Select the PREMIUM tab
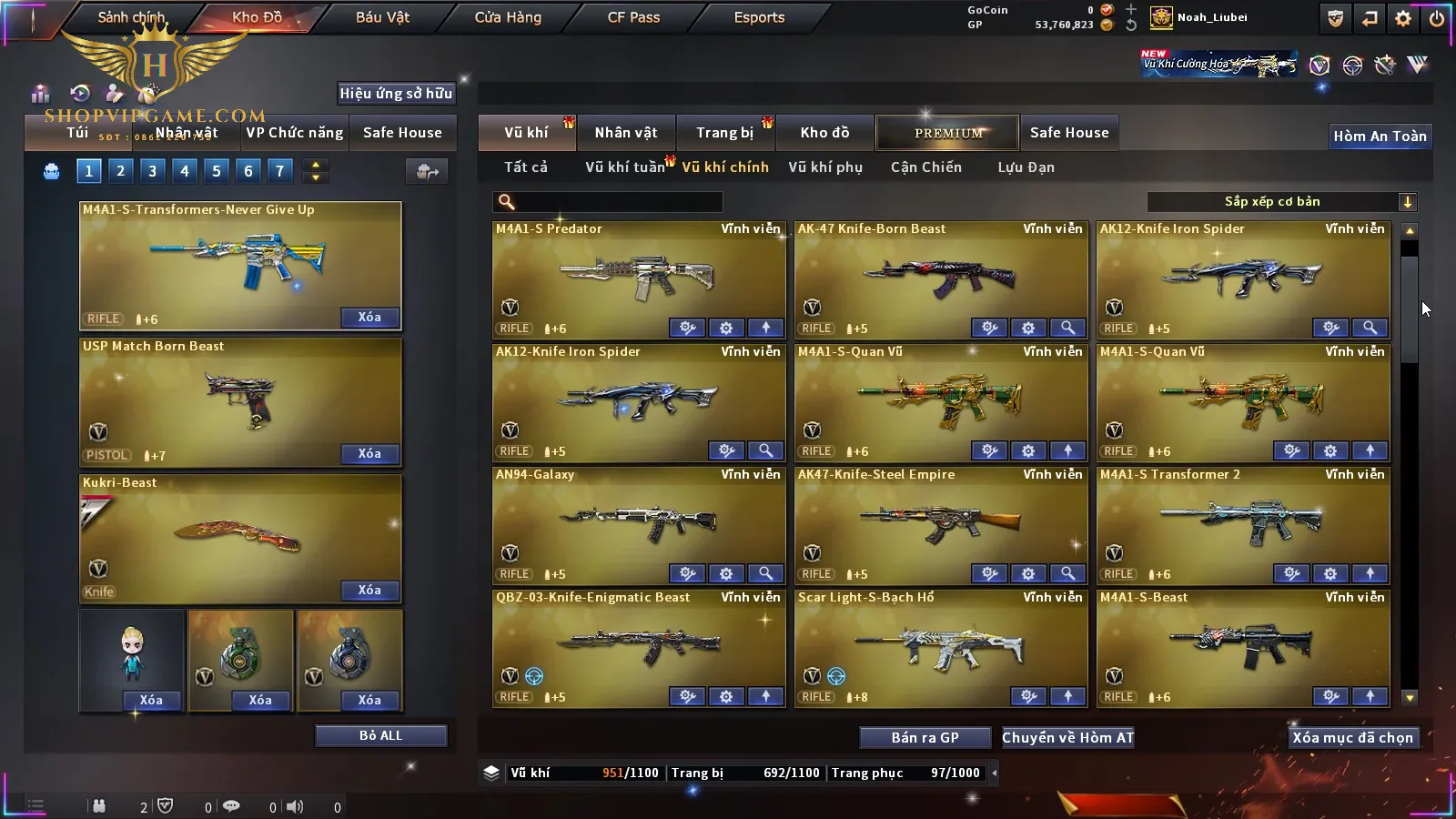This screenshot has width=1456, height=819. (x=948, y=133)
